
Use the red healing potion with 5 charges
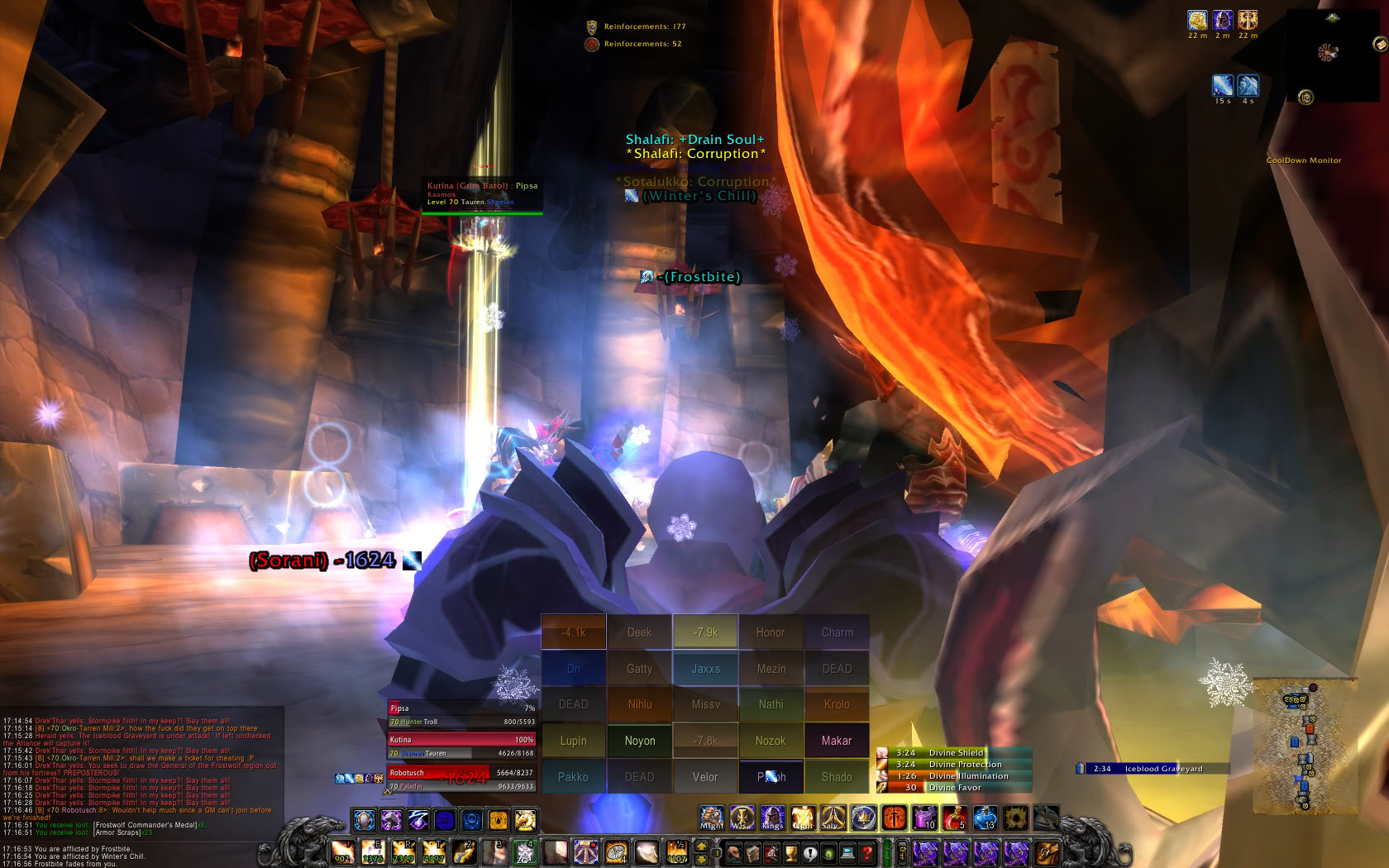pyautogui.click(x=955, y=818)
